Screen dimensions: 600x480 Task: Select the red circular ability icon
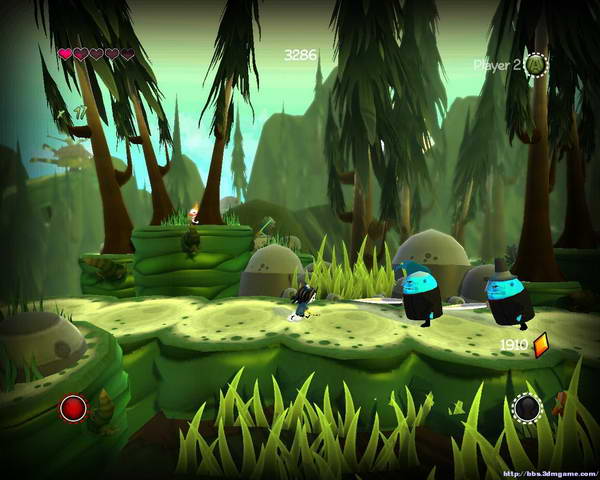point(73,408)
